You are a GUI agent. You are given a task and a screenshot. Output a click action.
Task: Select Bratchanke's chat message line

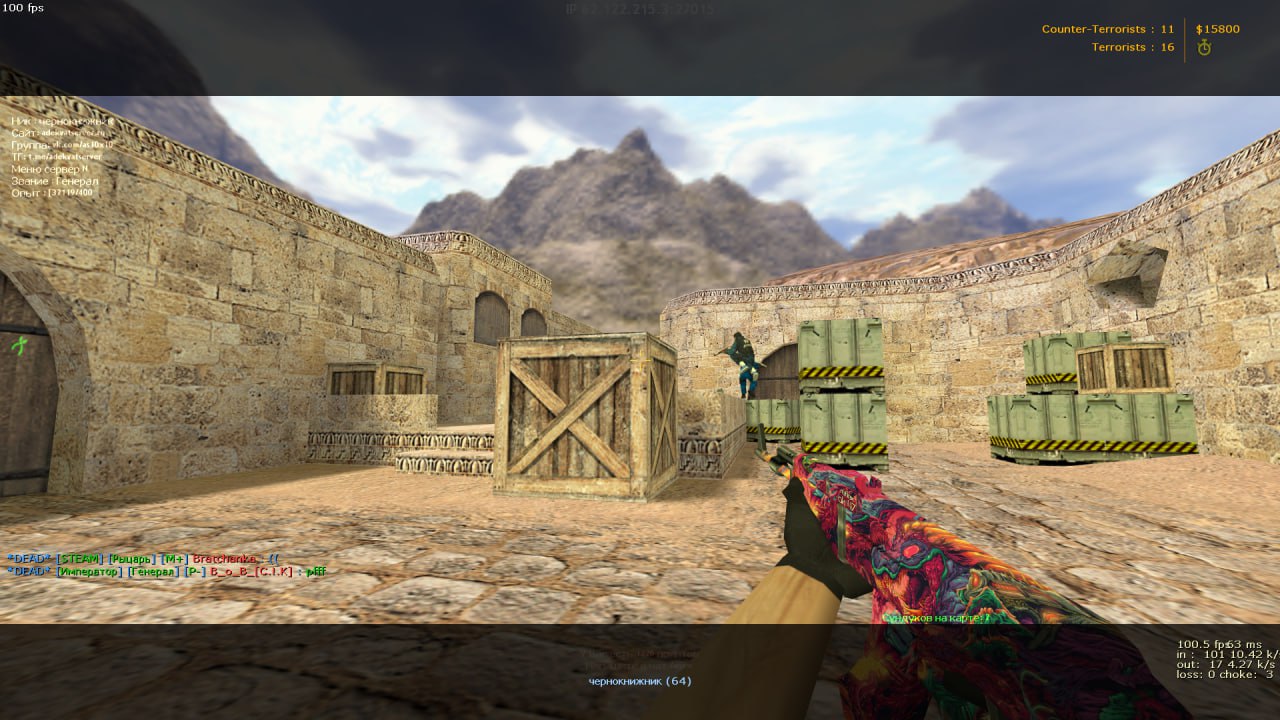tap(144, 558)
